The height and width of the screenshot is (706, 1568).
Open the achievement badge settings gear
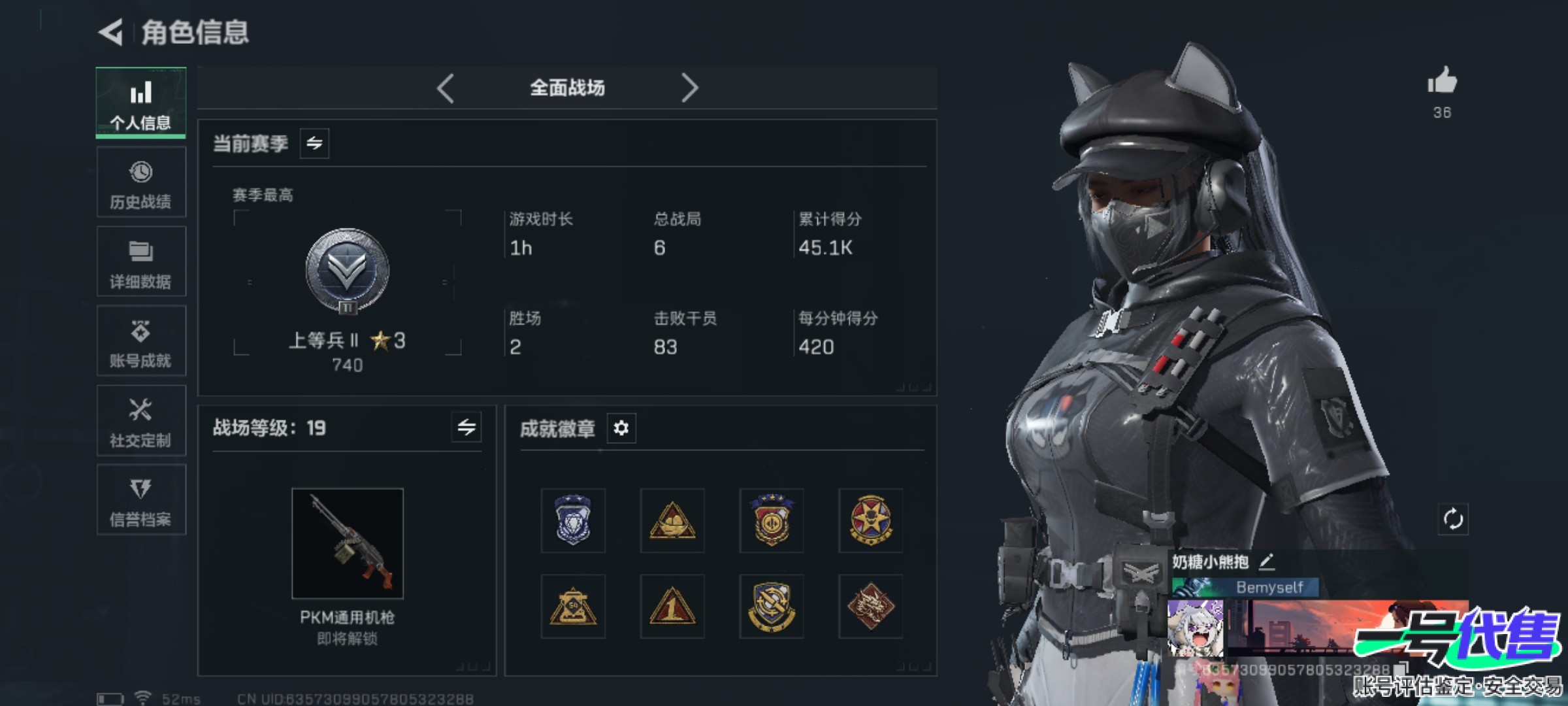tap(622, 428)
